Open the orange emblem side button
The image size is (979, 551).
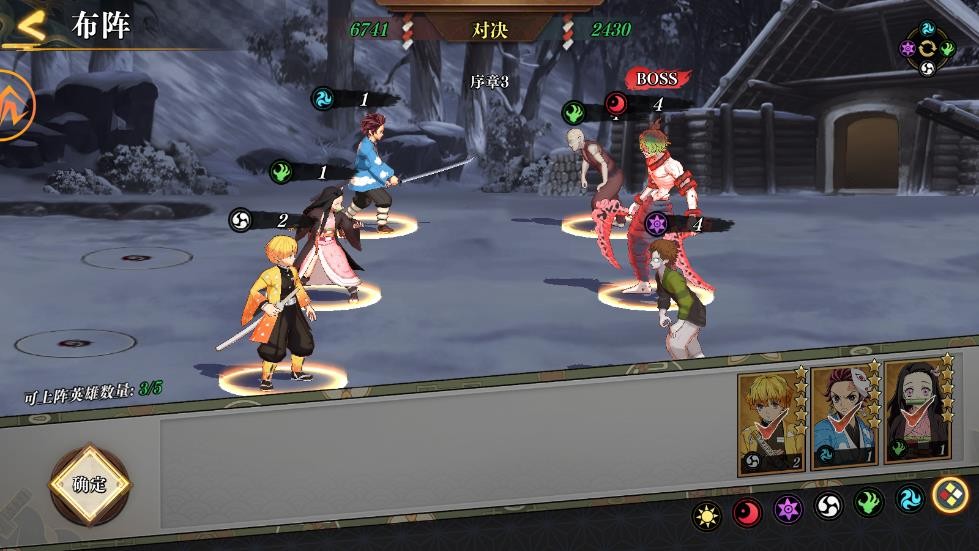13,105
